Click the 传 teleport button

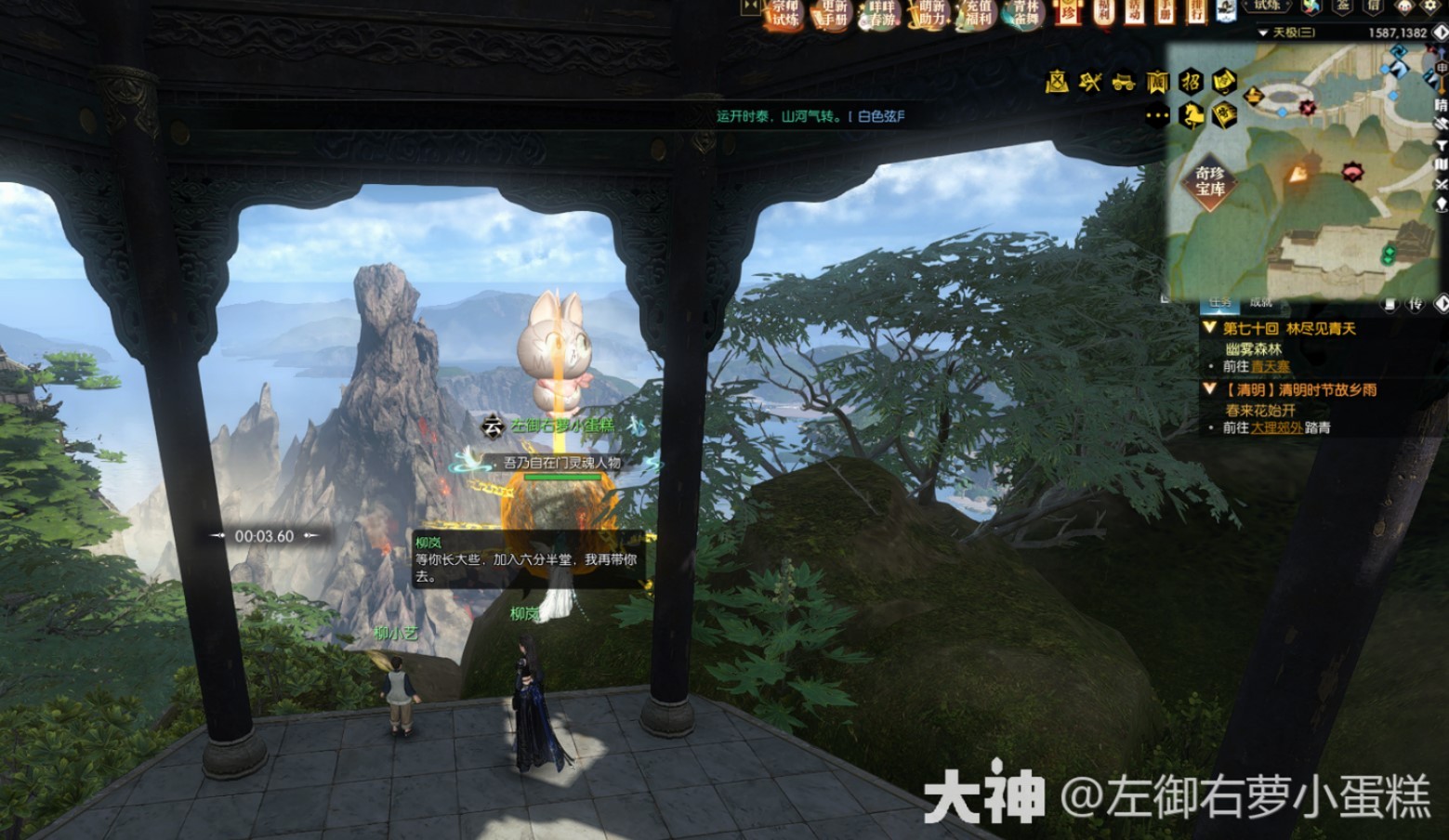[1416, 304]
